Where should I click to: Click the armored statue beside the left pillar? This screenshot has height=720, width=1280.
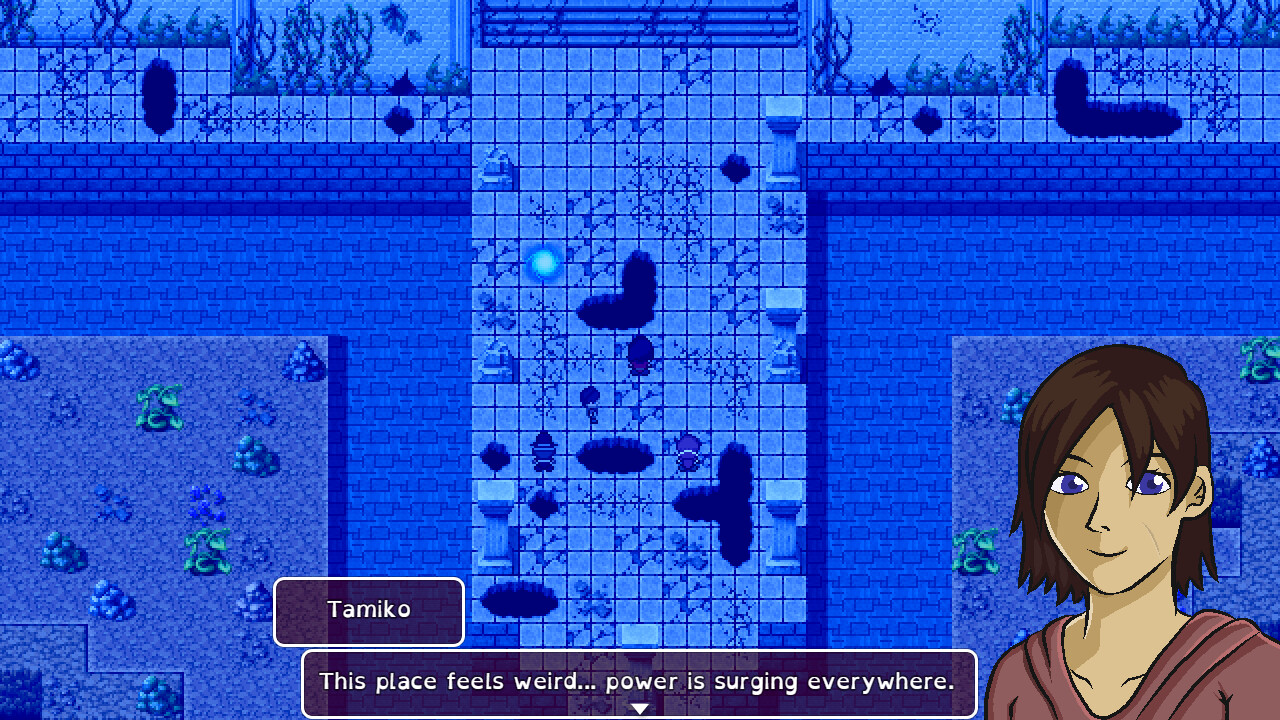(544, 450)
